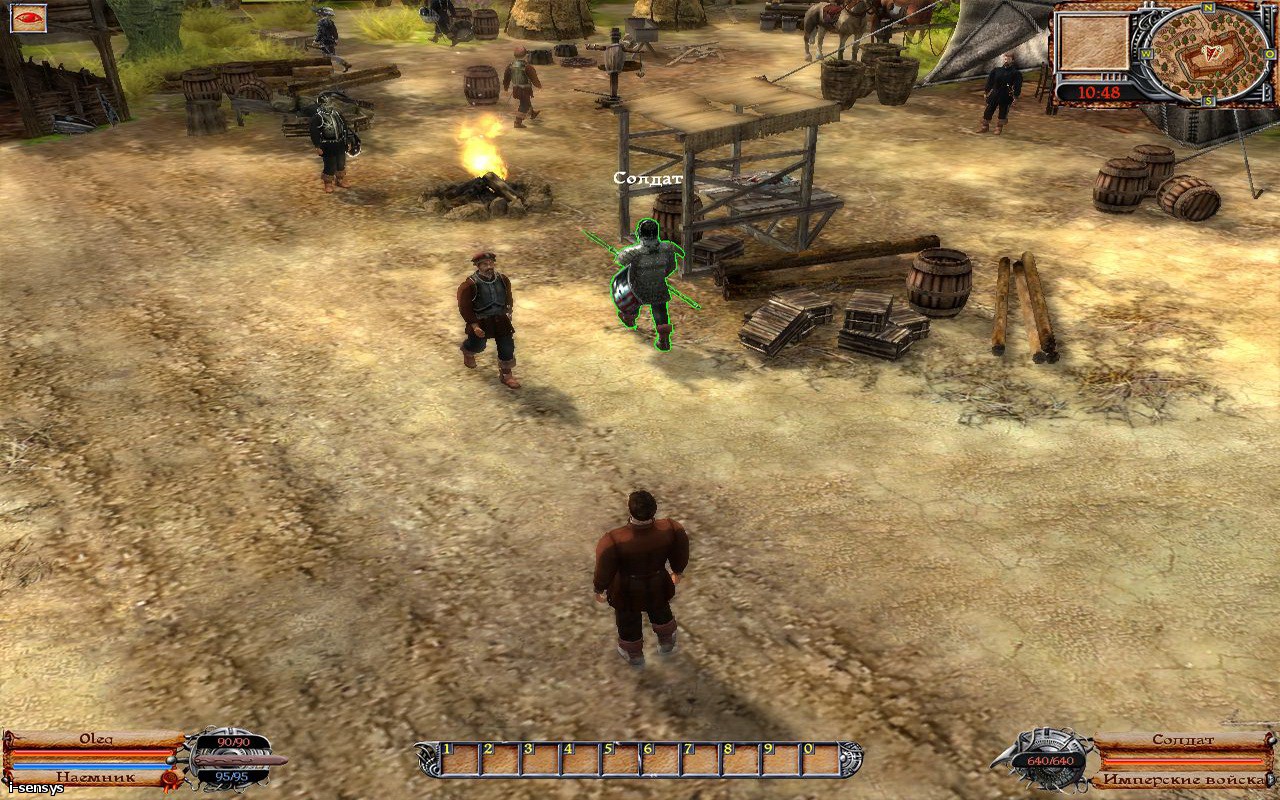The width and height of the screenshot is (1280, 800).
Task: Click the sword emblem by player bars
Action: (x=236, y=760)
